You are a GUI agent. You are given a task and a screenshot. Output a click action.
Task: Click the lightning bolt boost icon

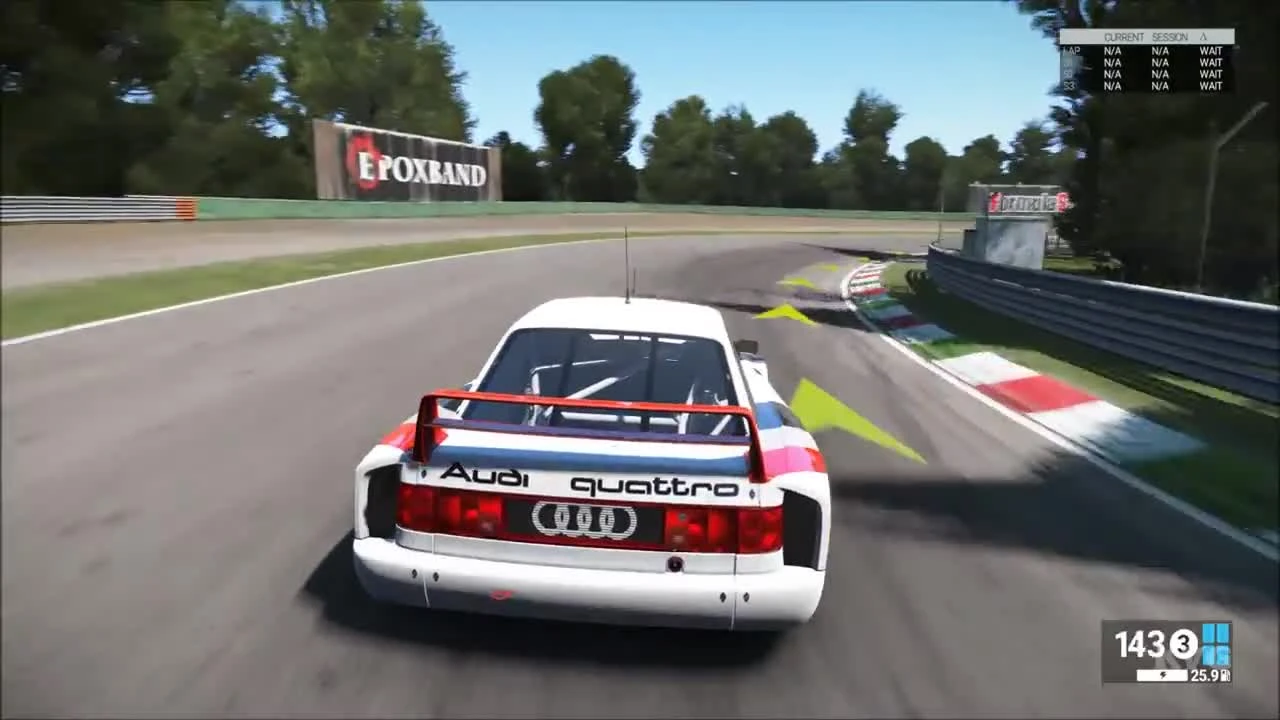tap(1163, 675)
